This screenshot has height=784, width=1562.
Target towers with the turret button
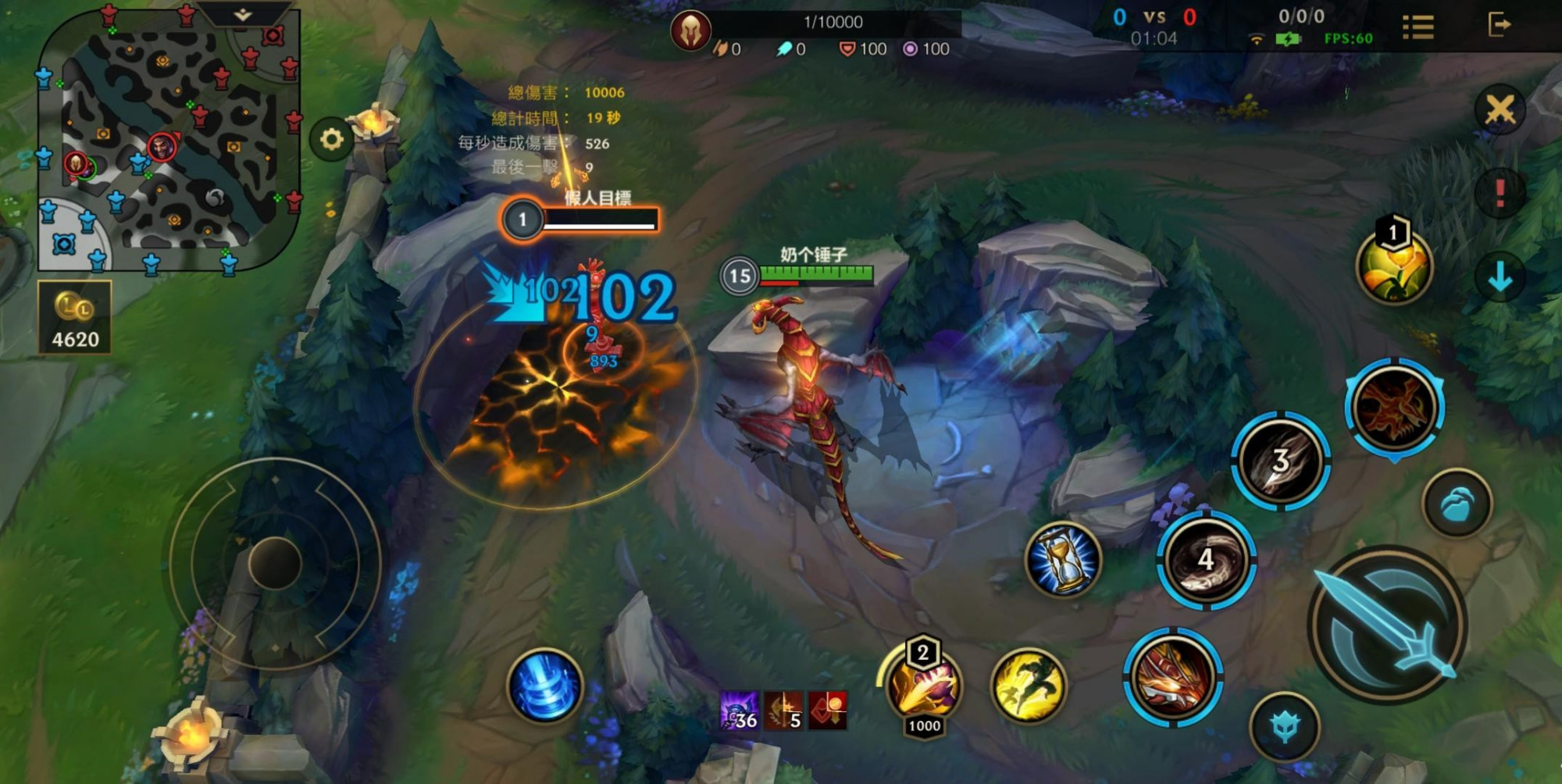tap(1285, 727)
